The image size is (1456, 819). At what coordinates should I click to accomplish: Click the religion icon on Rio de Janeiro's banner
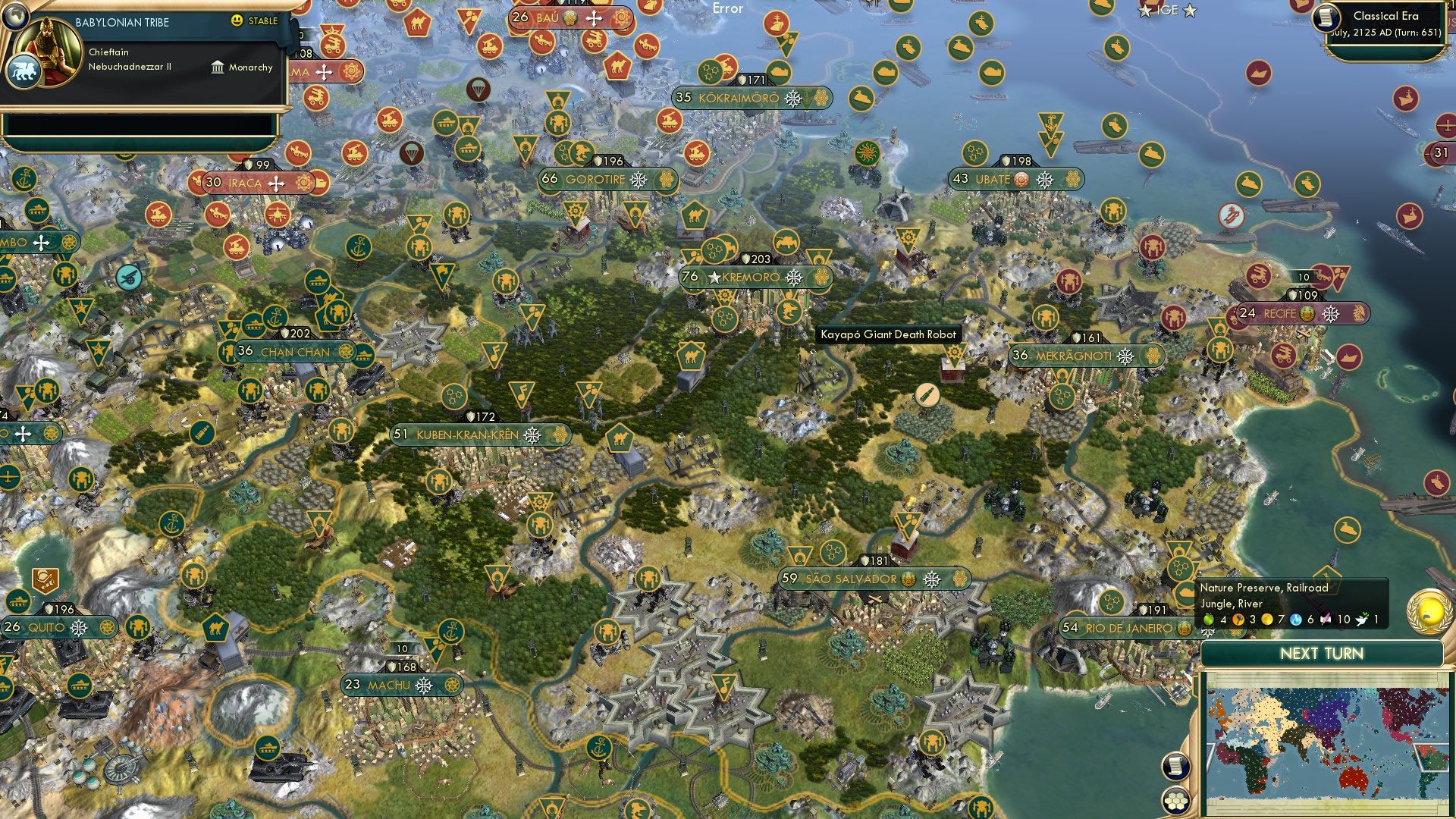tap(1185, 628)
